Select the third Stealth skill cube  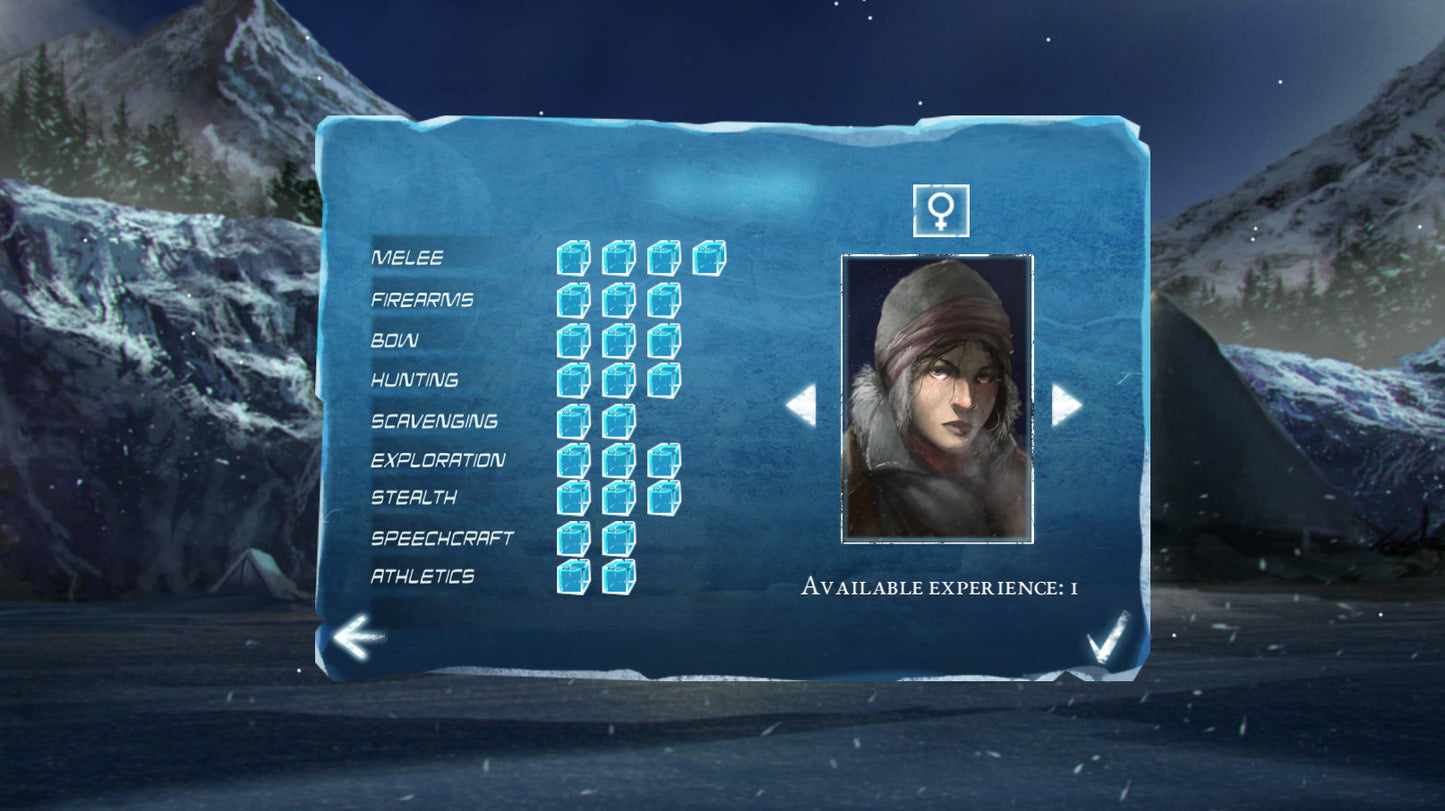point(663,496)
